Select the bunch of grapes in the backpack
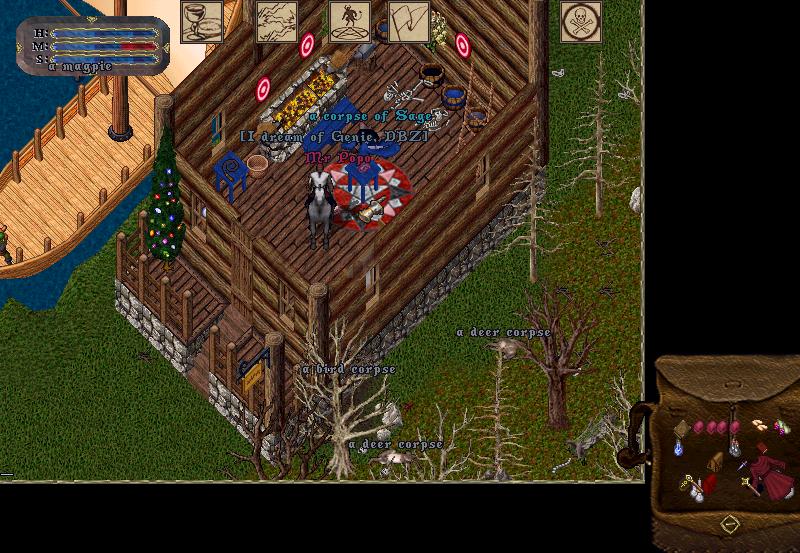The image size is (800, 553). point(781,428)
